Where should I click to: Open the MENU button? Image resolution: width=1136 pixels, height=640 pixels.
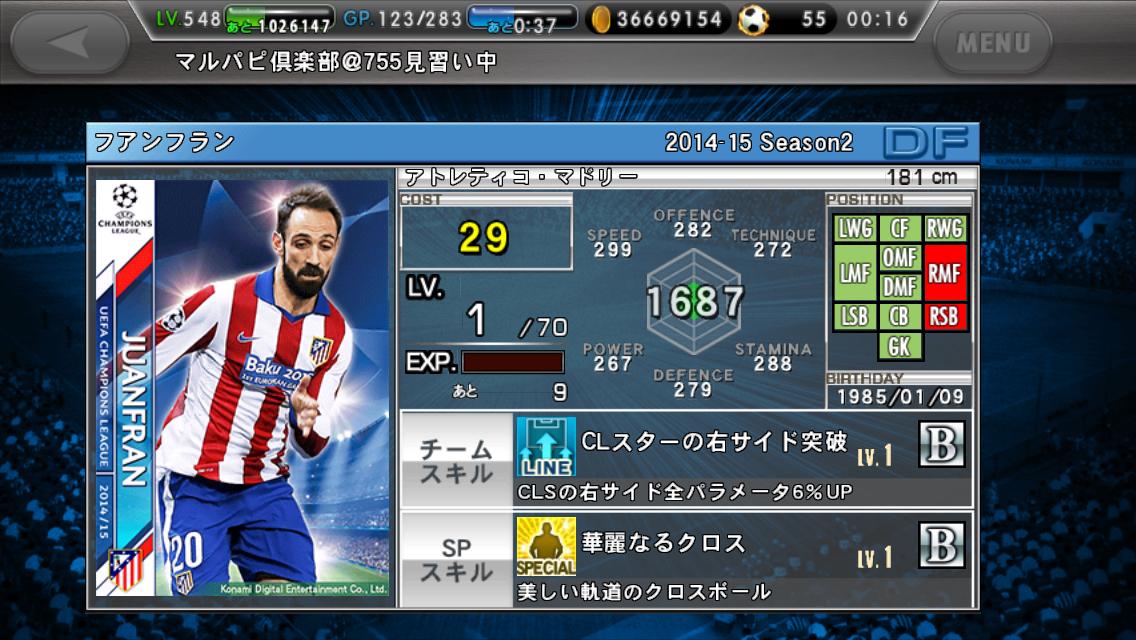(x=991, y=43)
